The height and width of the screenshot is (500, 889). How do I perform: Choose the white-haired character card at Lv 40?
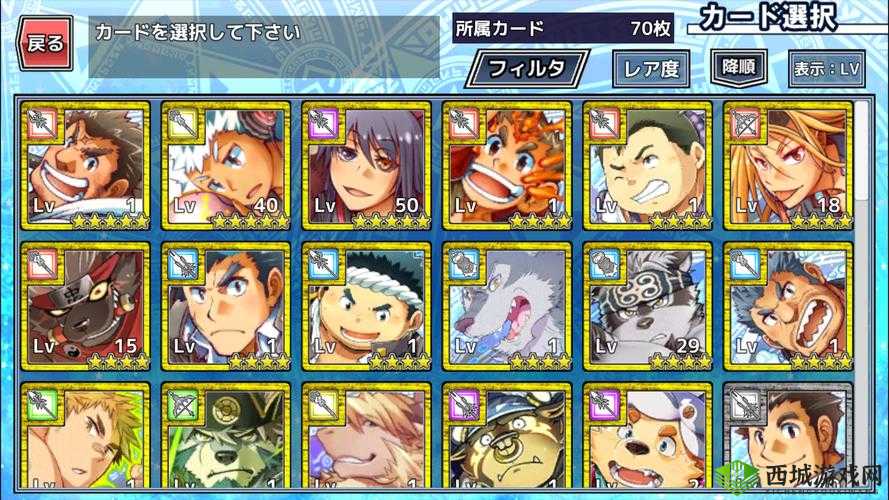click(x=225, y=165)
